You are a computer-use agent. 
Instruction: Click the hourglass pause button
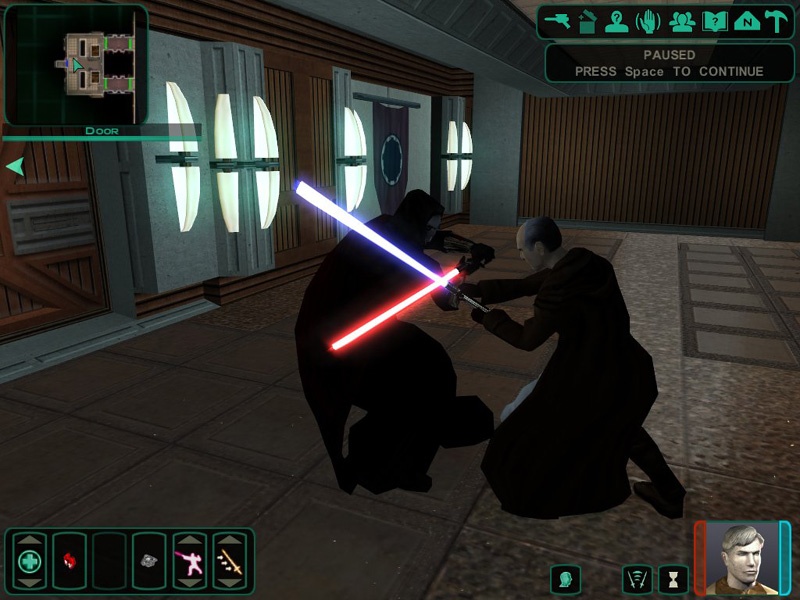[x=673, y=578]
